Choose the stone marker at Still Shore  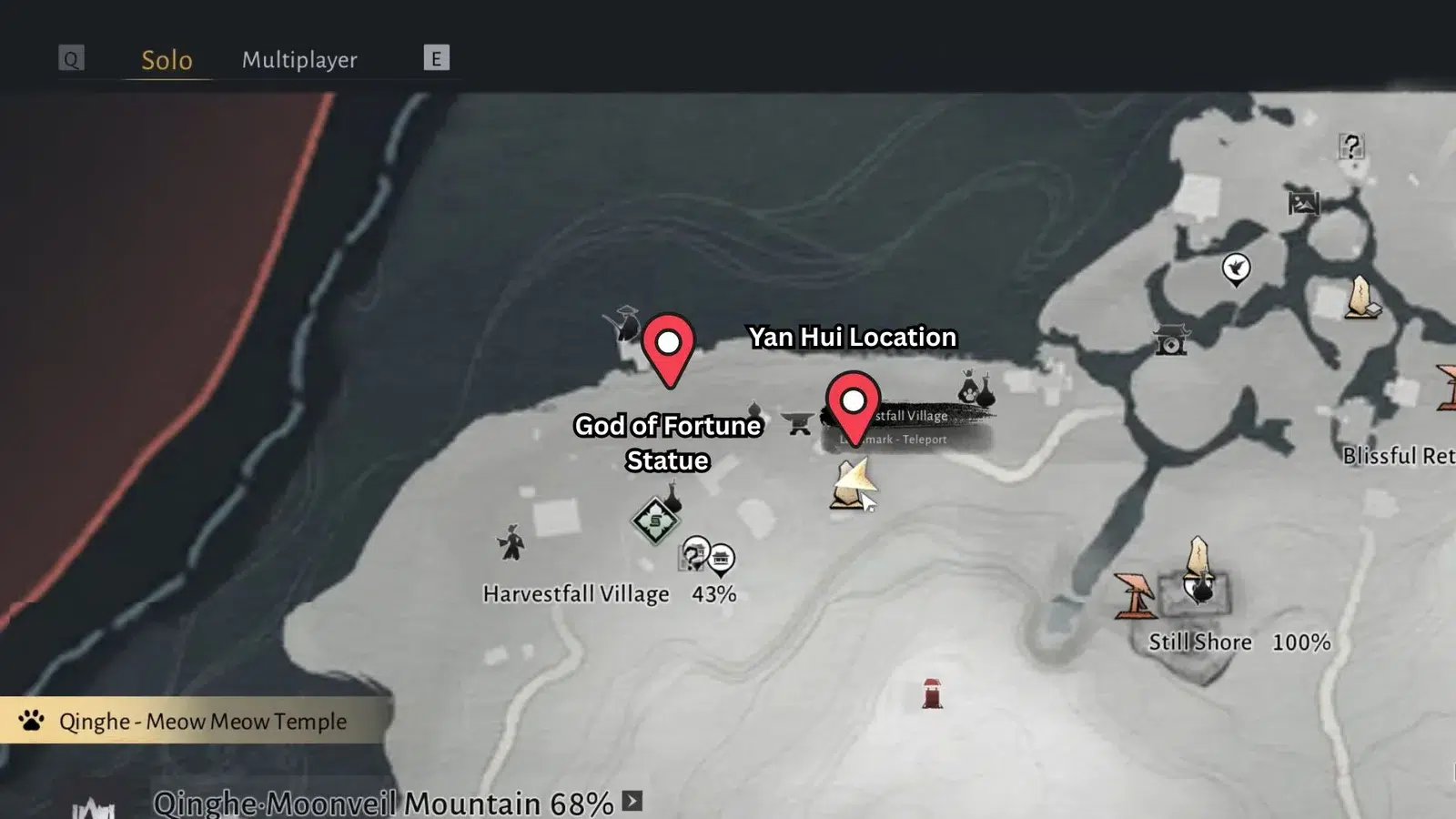coord(1199,569)
